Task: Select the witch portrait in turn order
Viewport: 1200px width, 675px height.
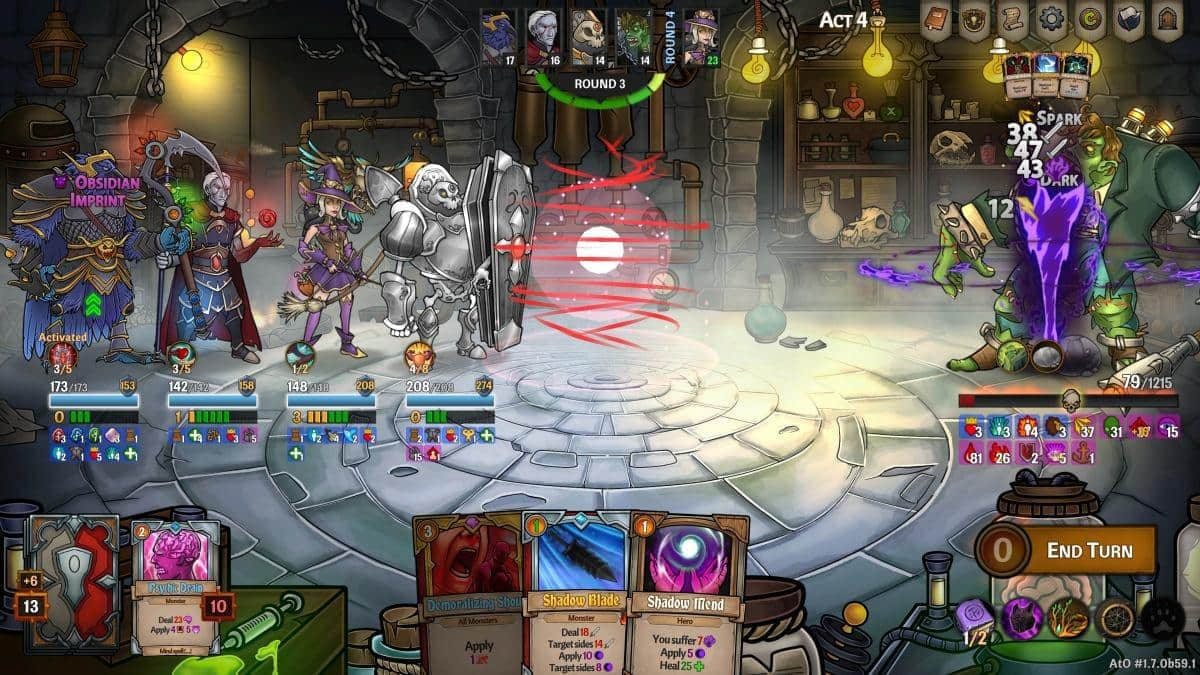Action: click(x=701, y=34)
